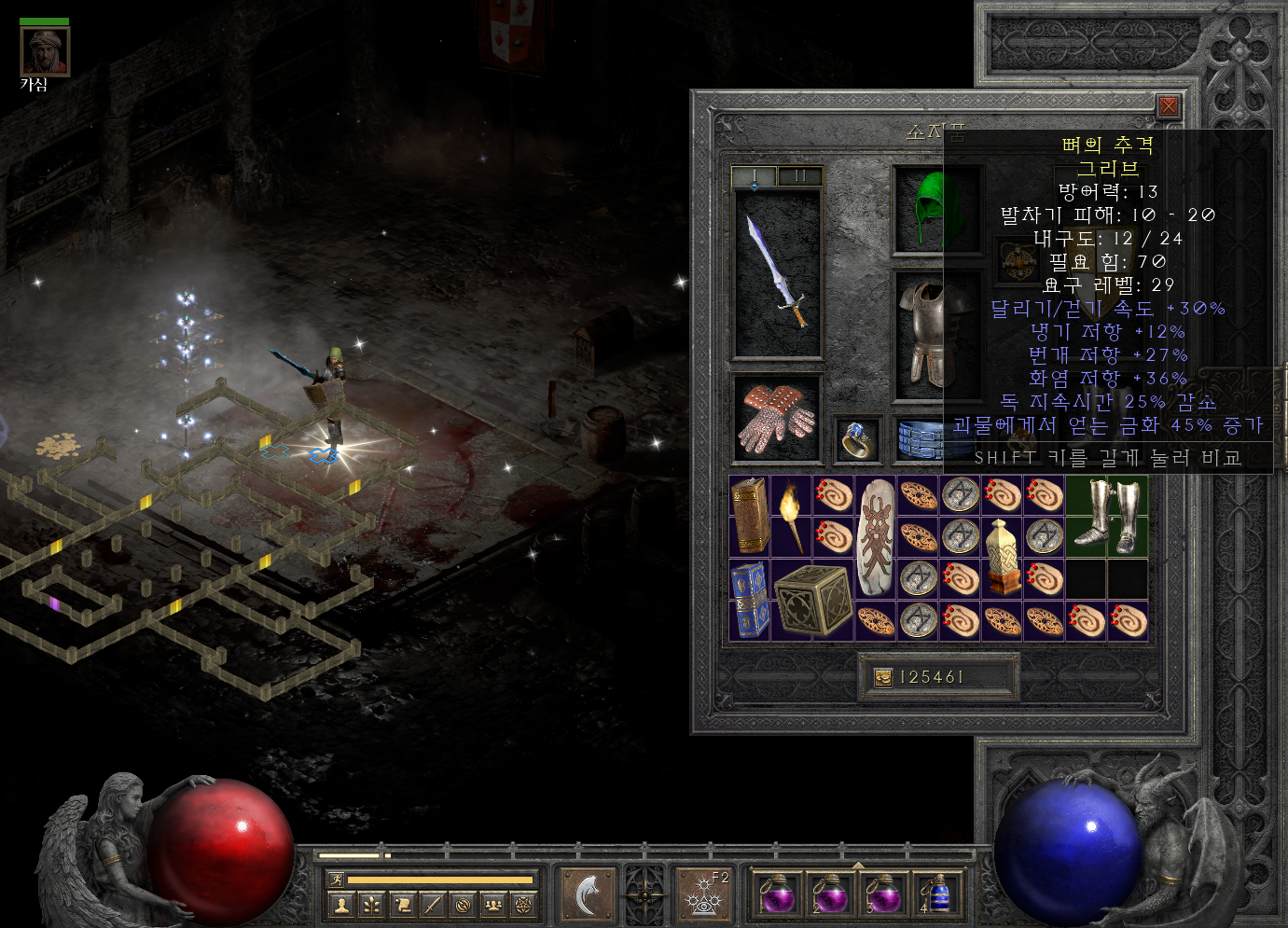
Task: Change the left-click attack skill
Action: click(x=588, y=895)
